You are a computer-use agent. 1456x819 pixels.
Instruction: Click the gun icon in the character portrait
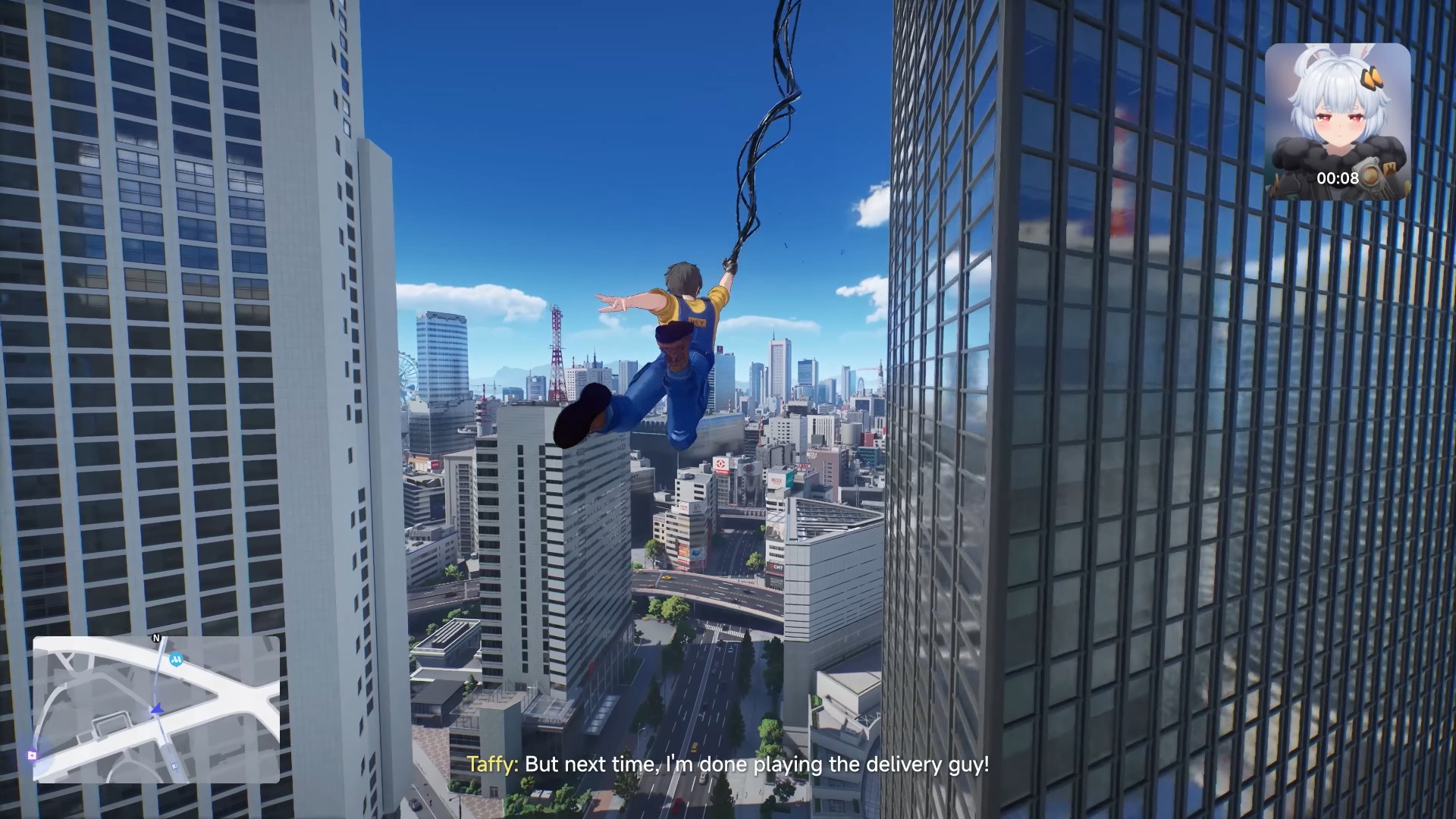click(x=1373, y=176)
